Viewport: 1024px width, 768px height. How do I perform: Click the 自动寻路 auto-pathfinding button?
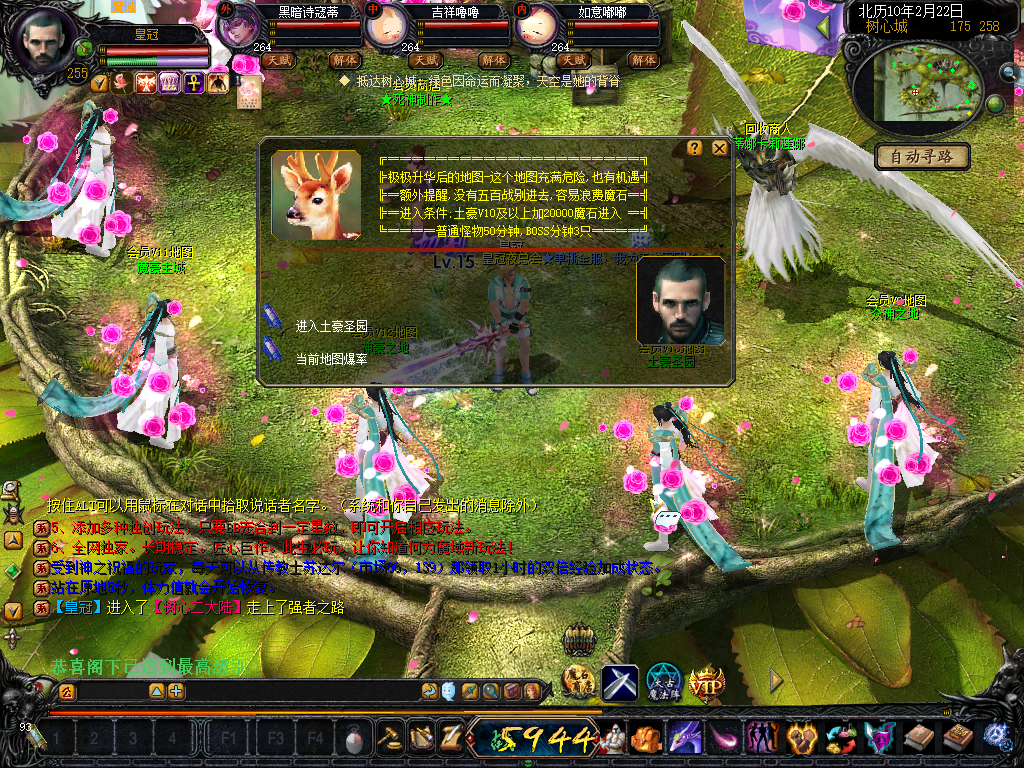pyautogui.click(x=923, y=156)
